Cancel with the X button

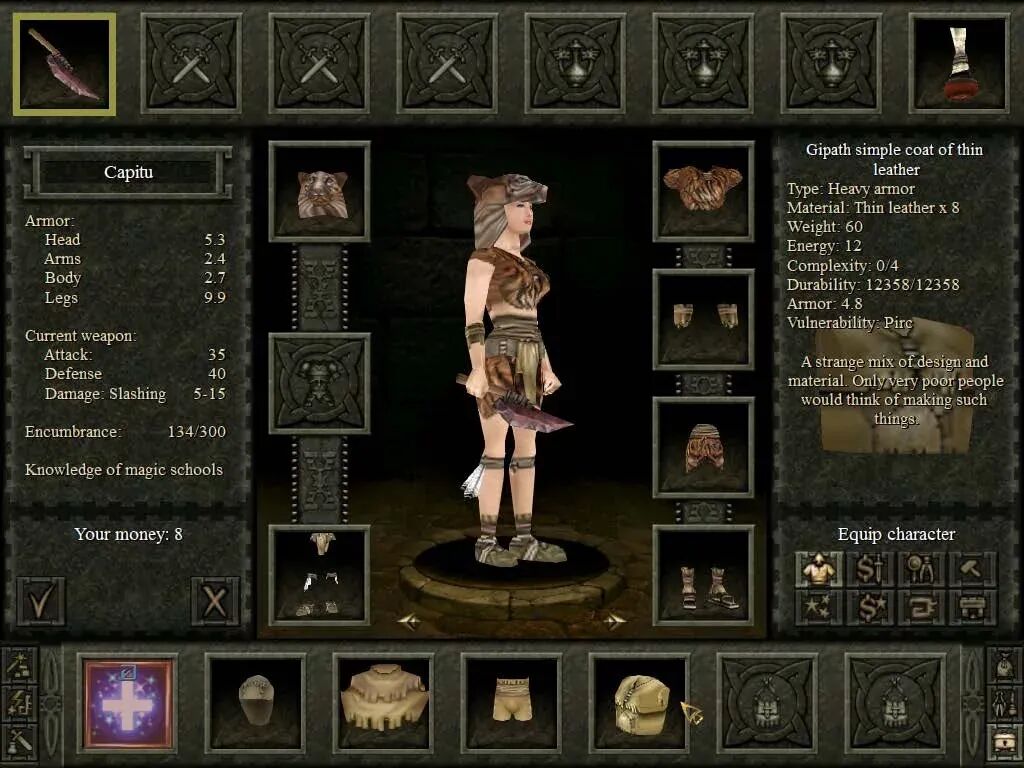214,600
